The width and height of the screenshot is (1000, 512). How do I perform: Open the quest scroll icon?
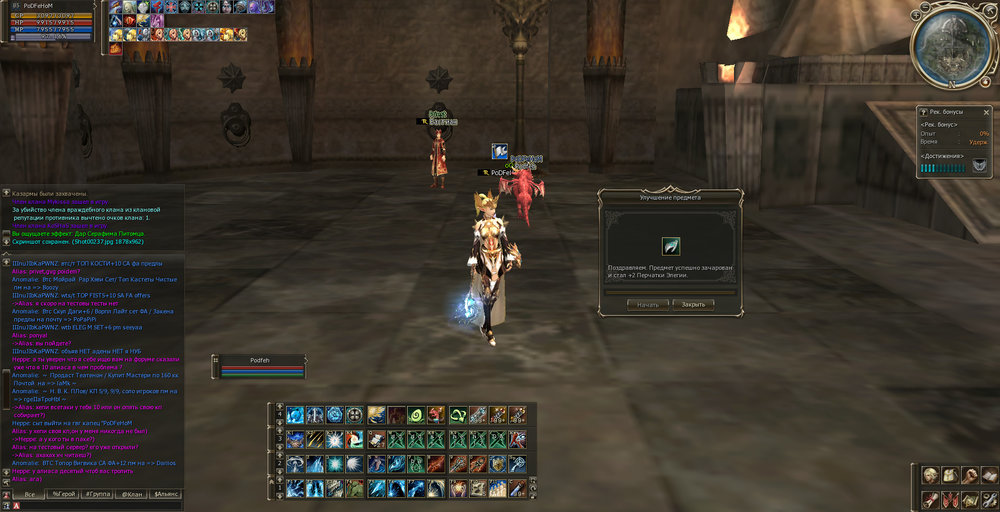929,498
